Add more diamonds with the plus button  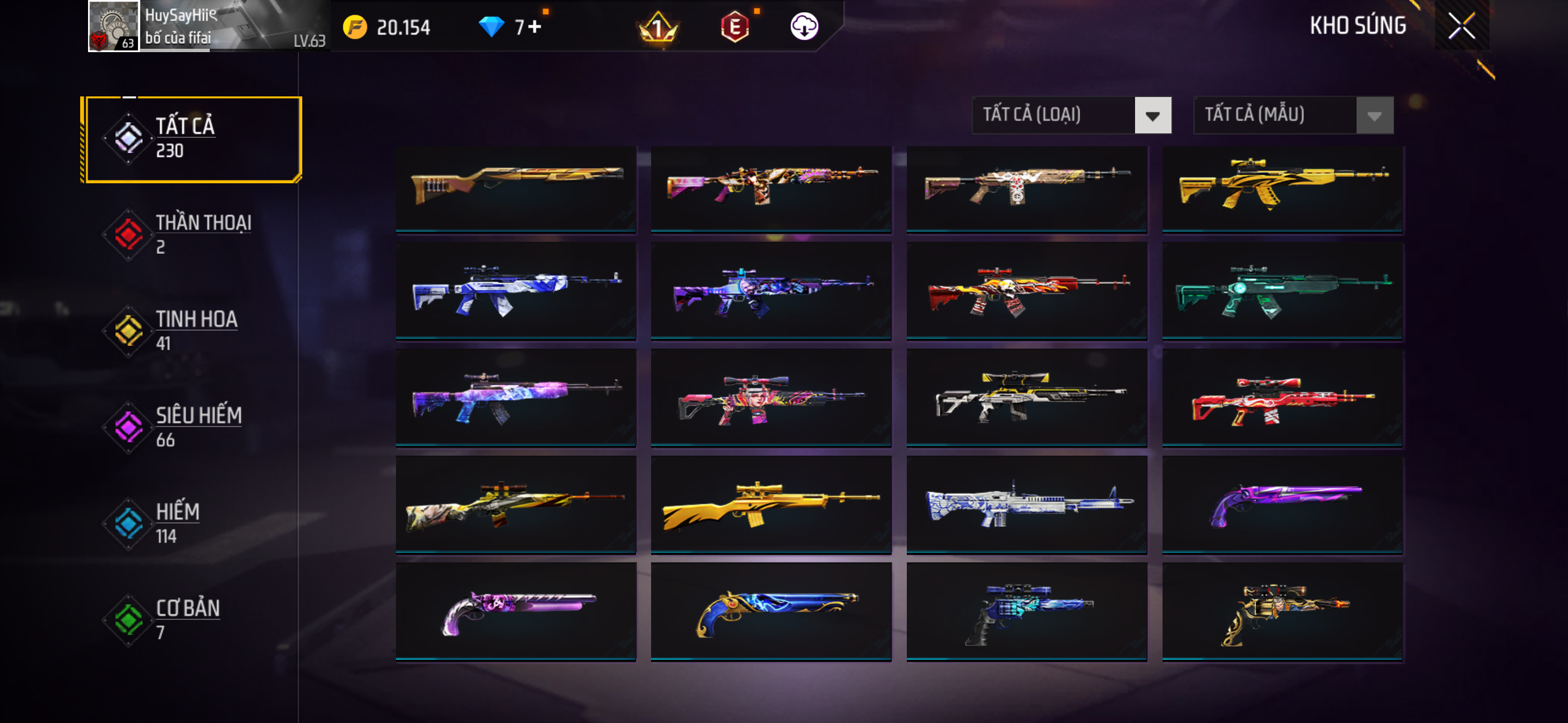(x=534, y=27)
